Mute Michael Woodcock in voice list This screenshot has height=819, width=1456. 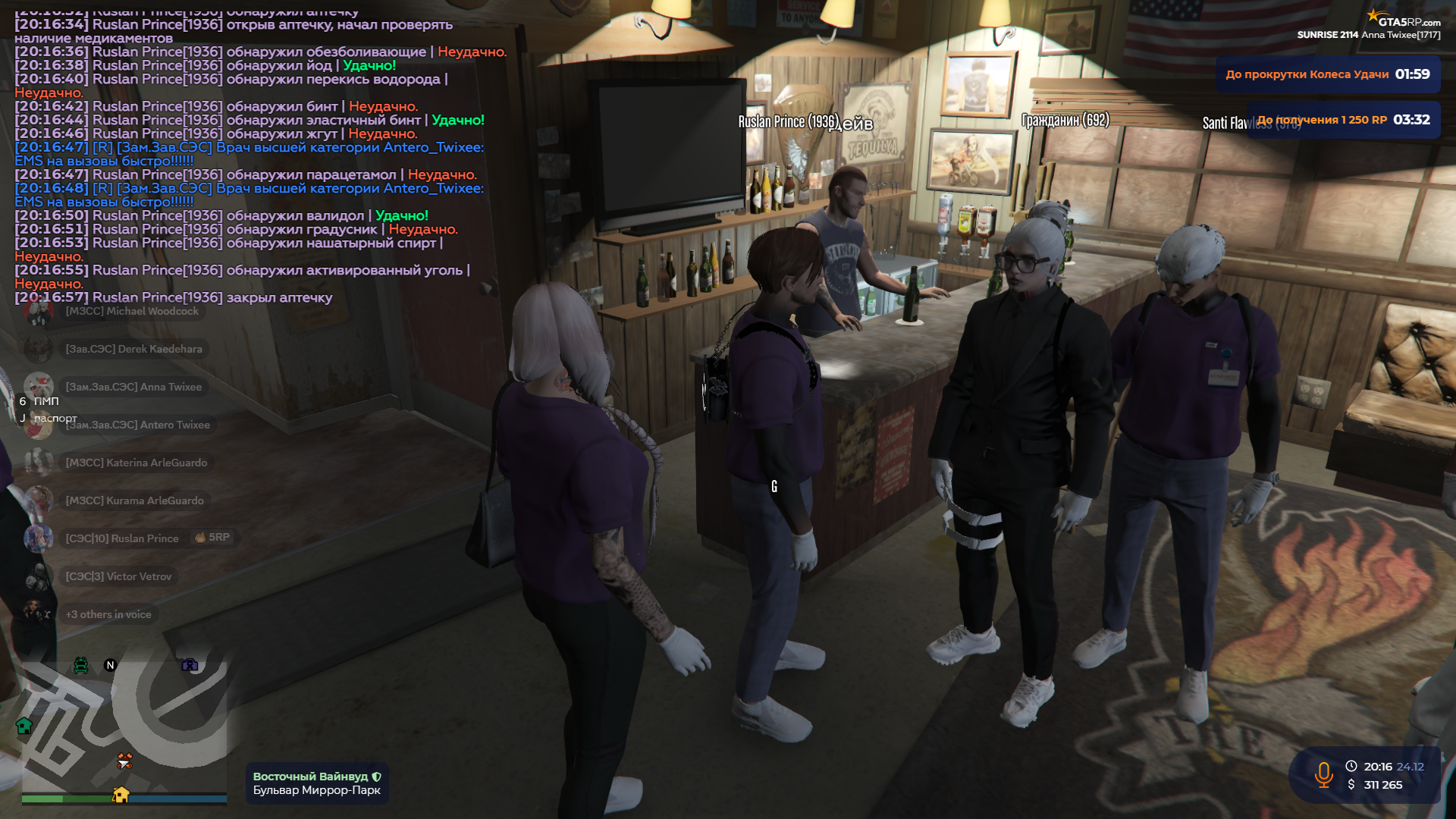click(133, 311)
